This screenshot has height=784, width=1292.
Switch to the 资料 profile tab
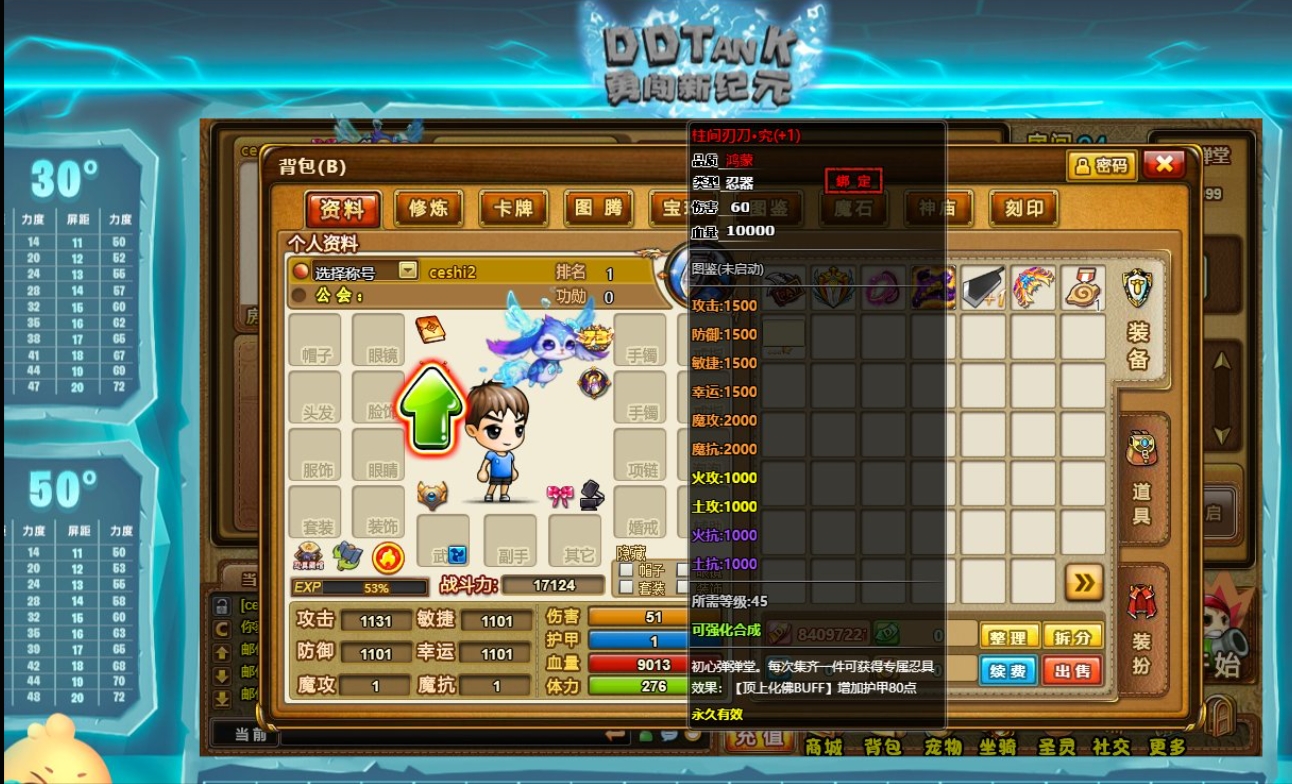342,209
